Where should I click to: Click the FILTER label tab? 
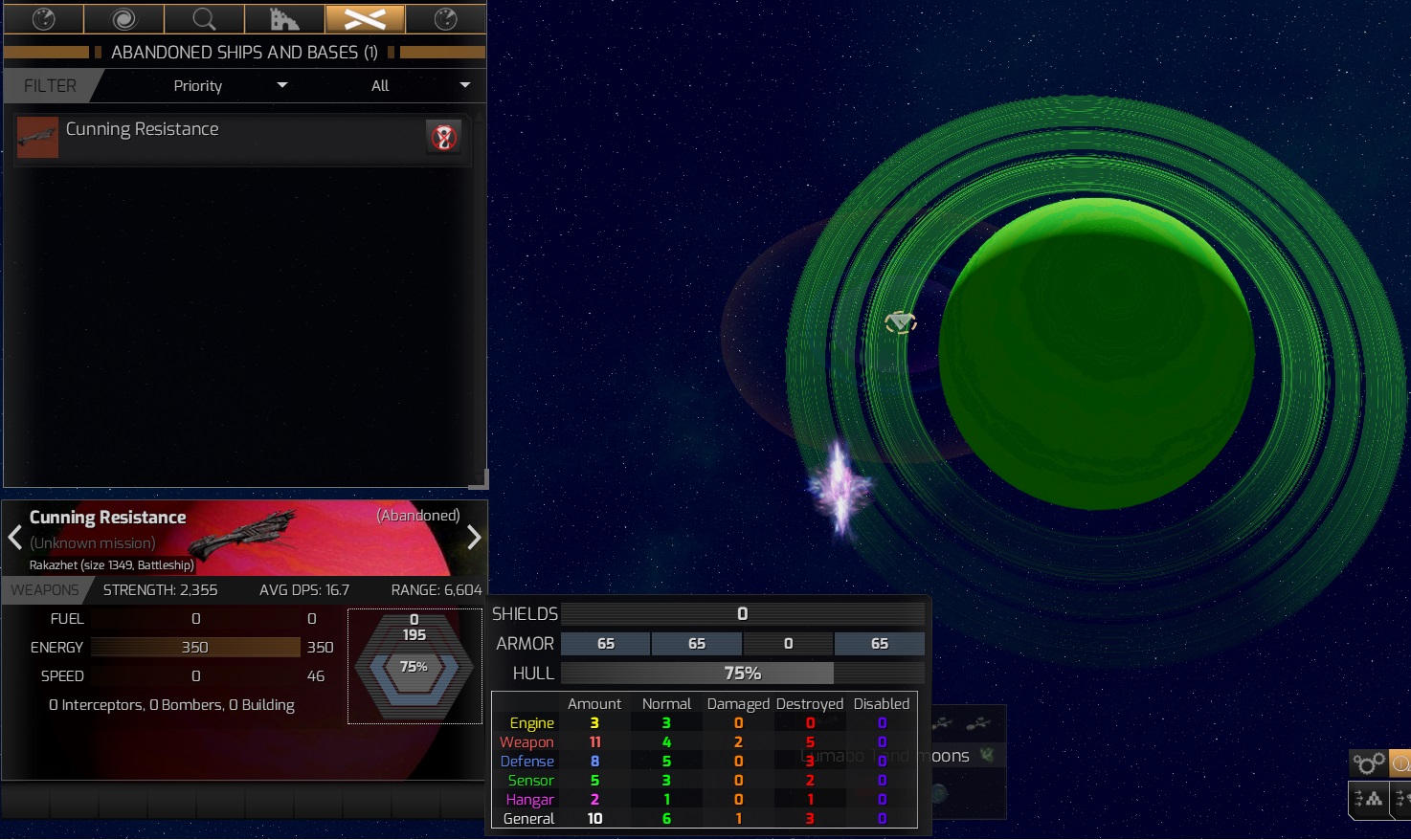51,85
